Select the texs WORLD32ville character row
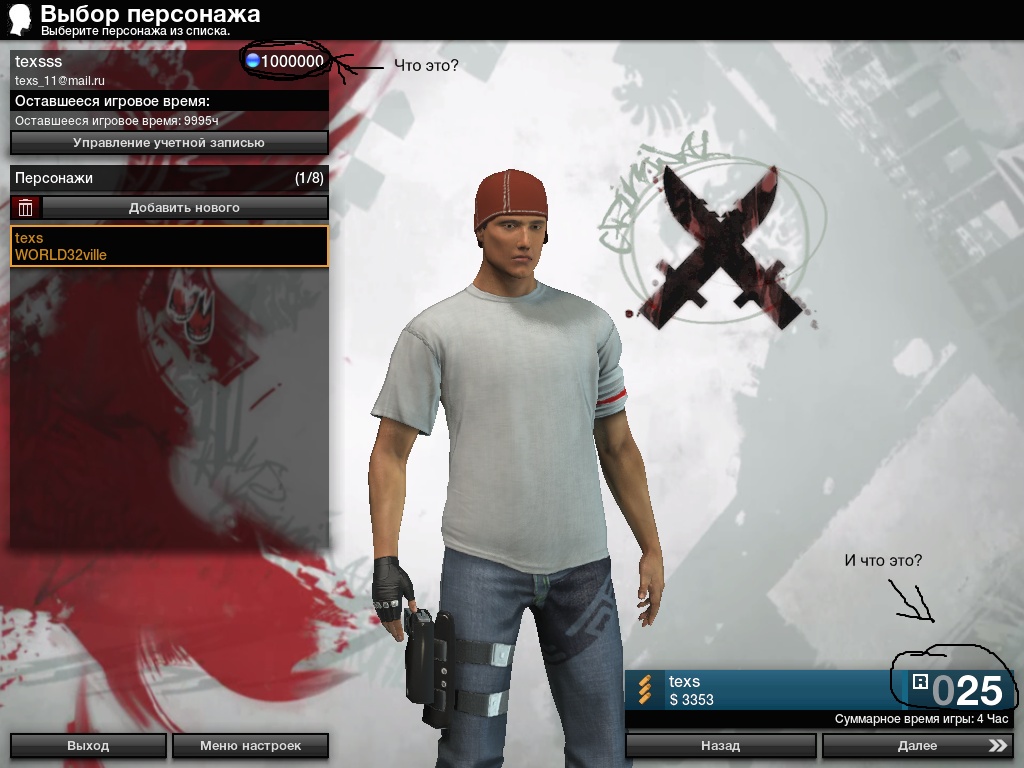The image size is (1024, 768). click(x=169, y=246)
